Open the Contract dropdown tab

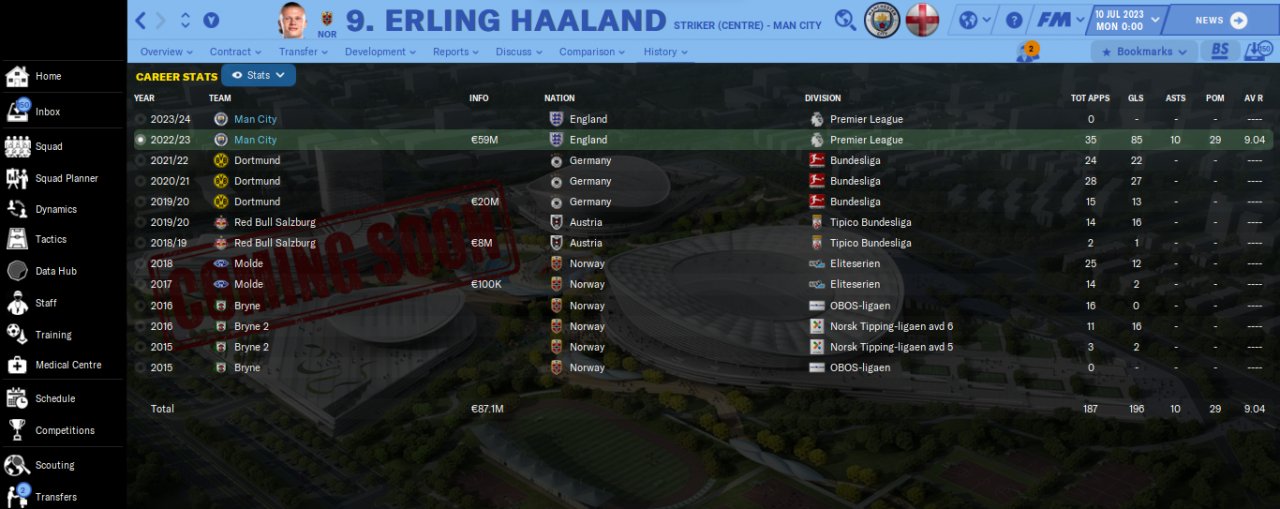[235, 52]
